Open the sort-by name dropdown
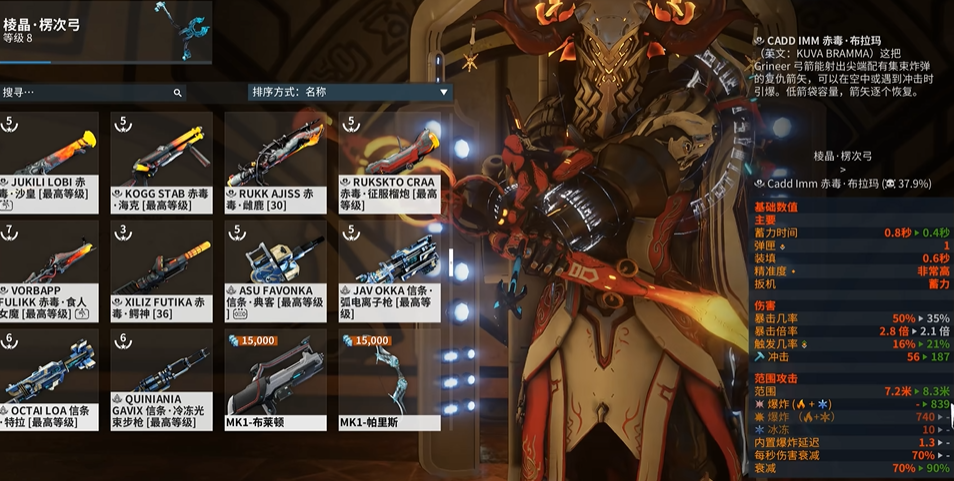 pos(350,92)
